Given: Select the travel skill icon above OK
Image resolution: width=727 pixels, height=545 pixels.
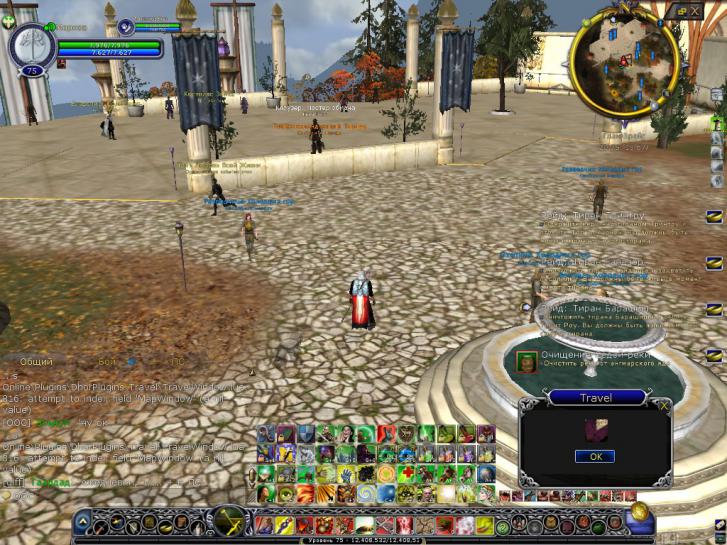Looking at the screenshot, I should (x=595, y=431).
